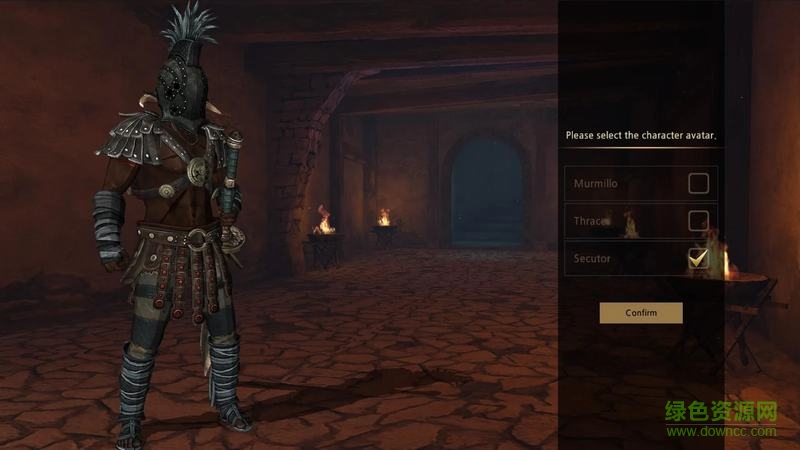The image size is (800, 450).
Task: Tick the Murmillo avatar checkbox
Action: pyautogui.click(x=698, y=183)
